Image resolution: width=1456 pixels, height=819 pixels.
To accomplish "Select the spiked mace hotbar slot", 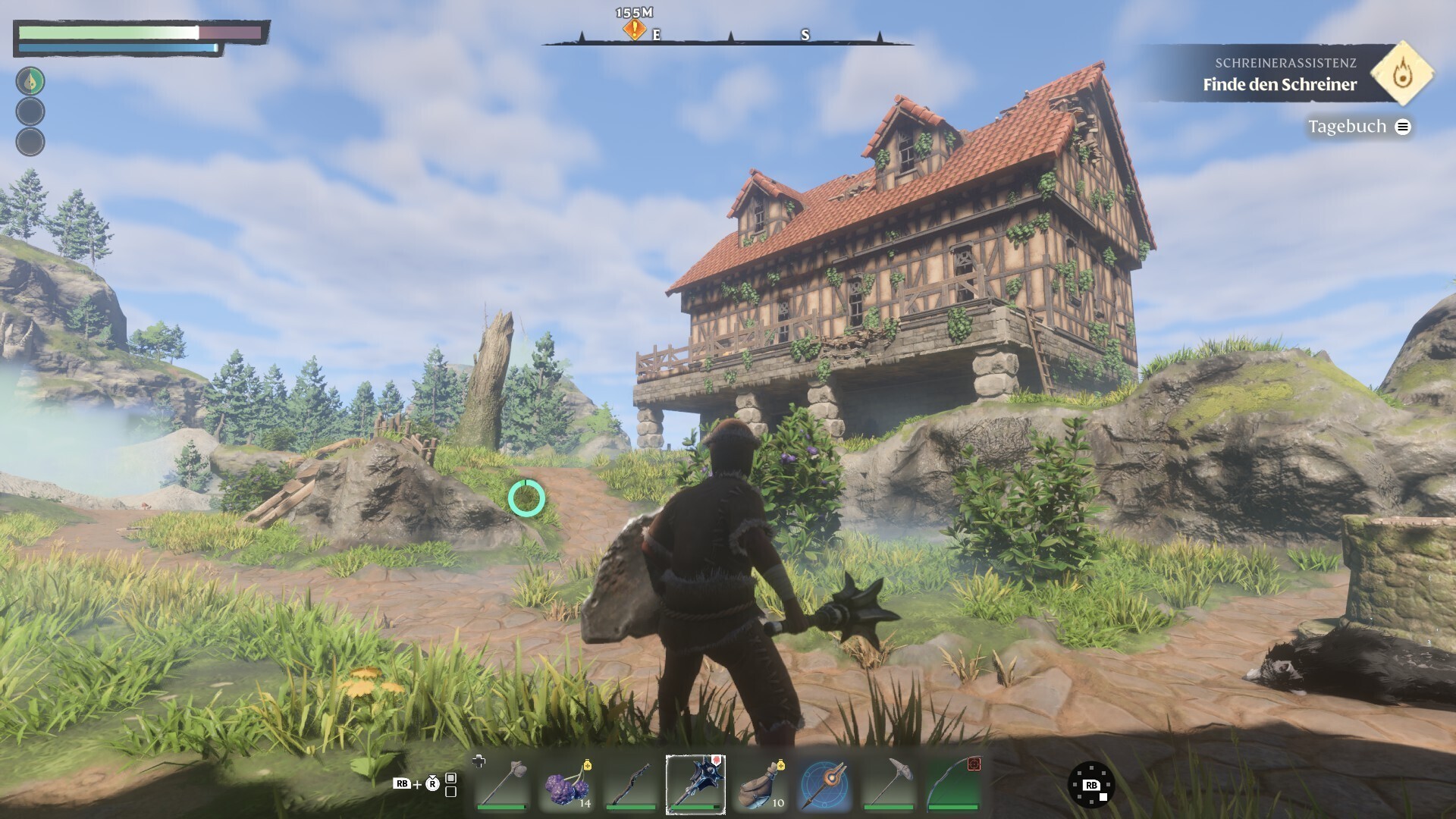I will coord(695,784).
